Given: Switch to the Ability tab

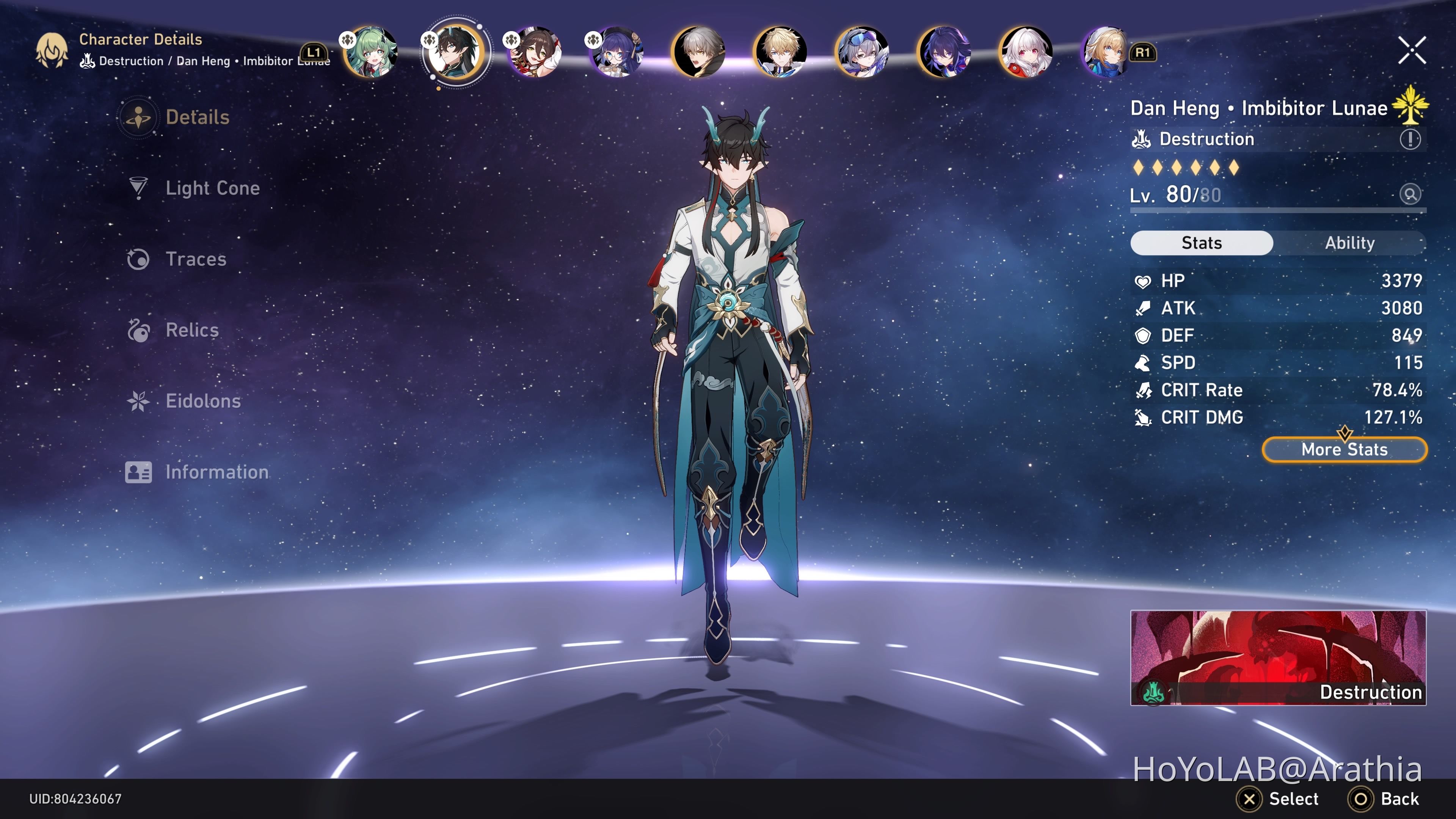Looking at the screenshot, I should pos(1350,243).
